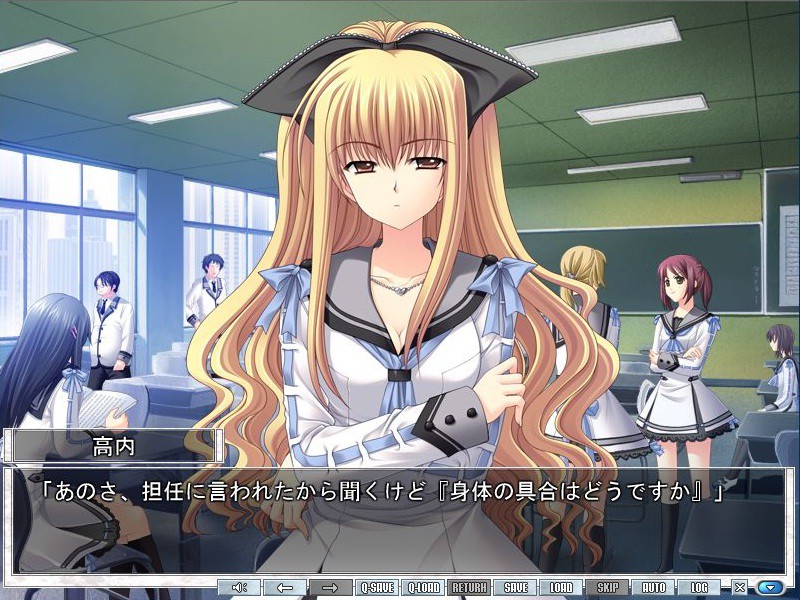Viewport: 800px width, 600px height.
Task: Hide the text window with X
Action: [x=740, y=587]
